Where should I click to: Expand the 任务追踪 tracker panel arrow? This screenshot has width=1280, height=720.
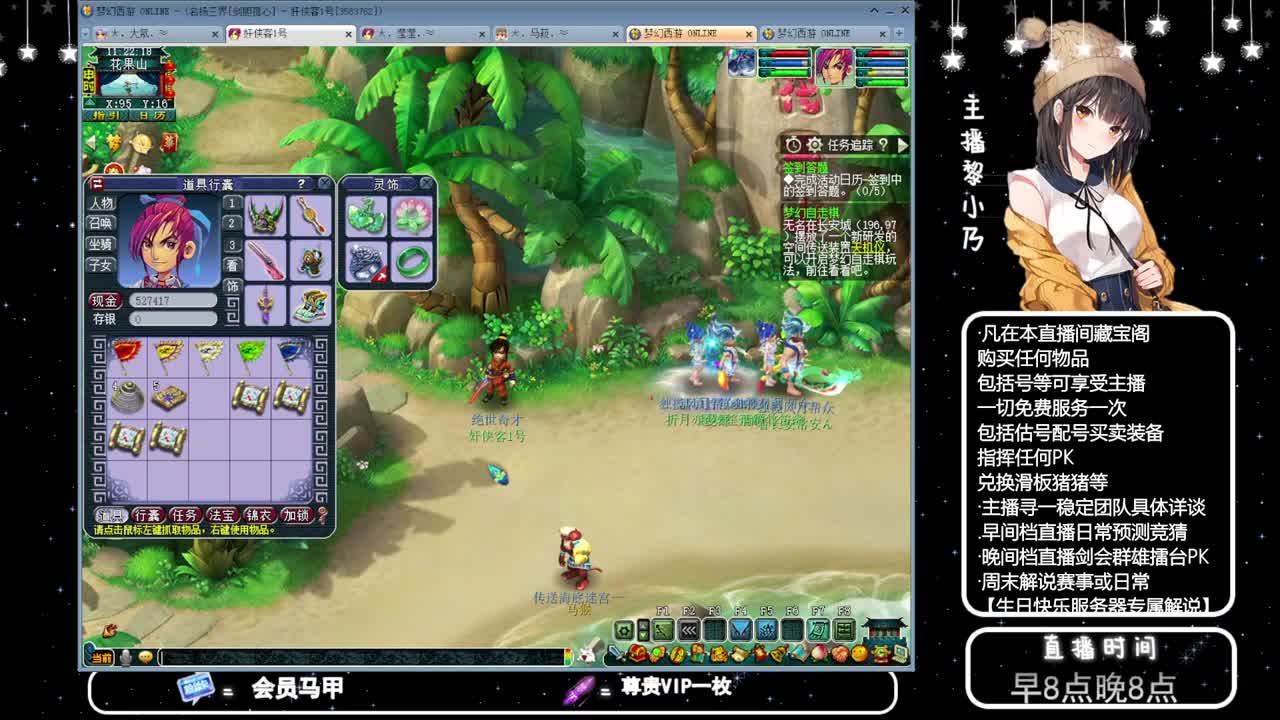pos(901,145)
